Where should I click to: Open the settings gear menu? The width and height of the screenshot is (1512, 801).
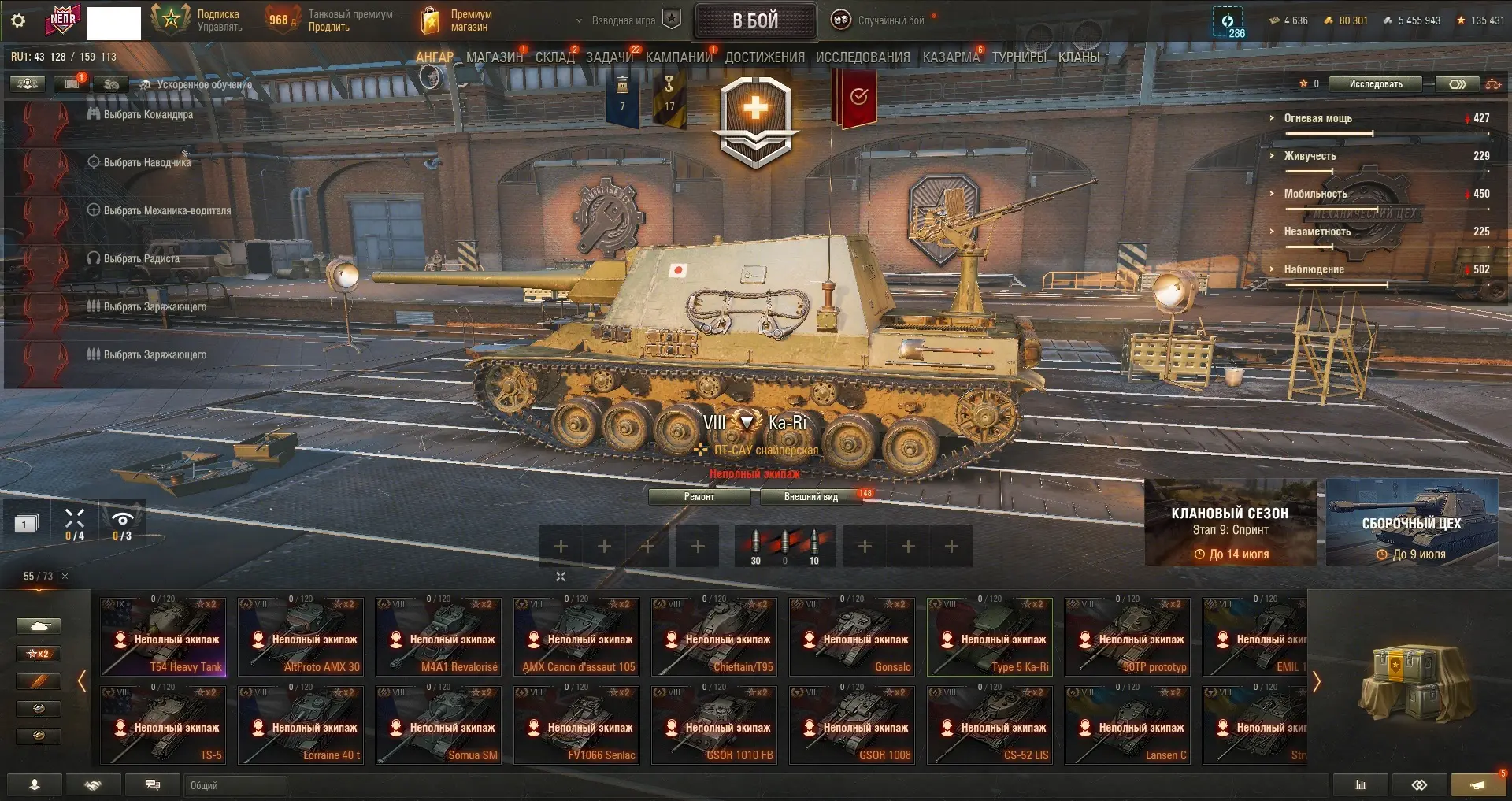click(x=18, y=20)
